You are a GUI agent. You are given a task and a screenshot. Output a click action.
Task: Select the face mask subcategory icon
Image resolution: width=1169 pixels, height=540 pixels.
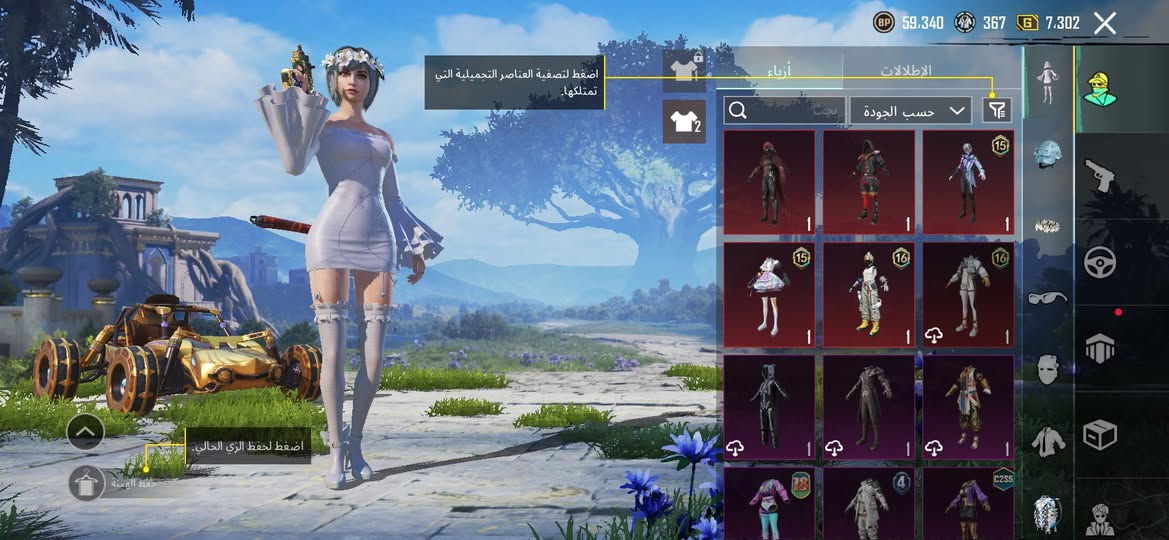[1047, 369]
